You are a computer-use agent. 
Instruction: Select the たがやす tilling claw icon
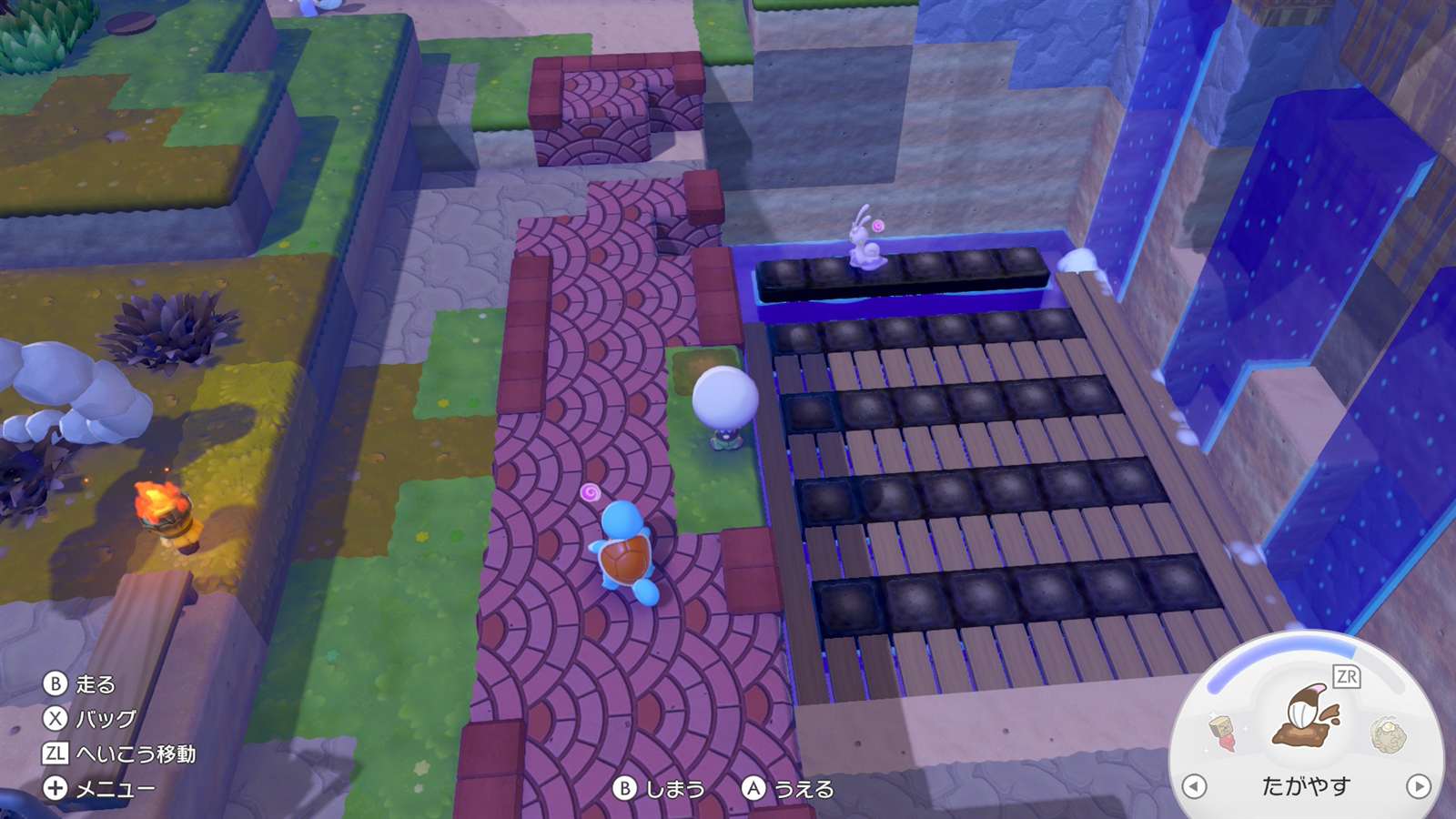coord(1306,716)
